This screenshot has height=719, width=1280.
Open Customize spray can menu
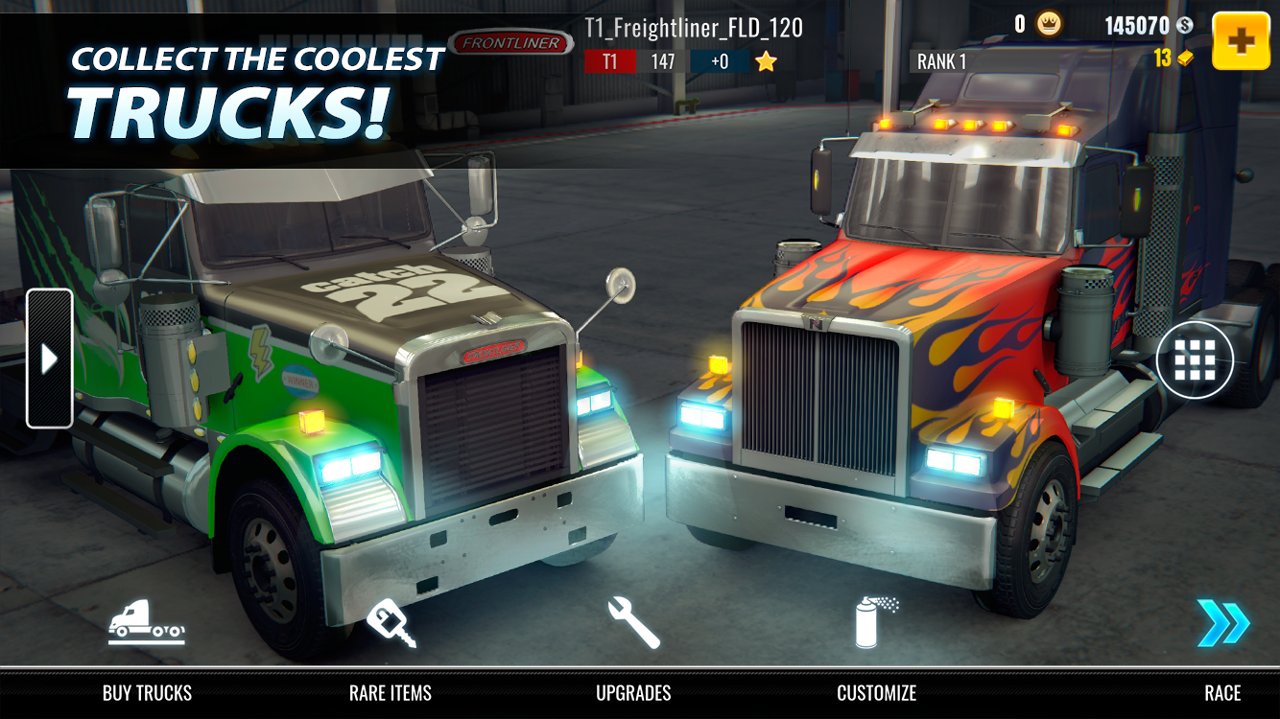coord(876,623)
